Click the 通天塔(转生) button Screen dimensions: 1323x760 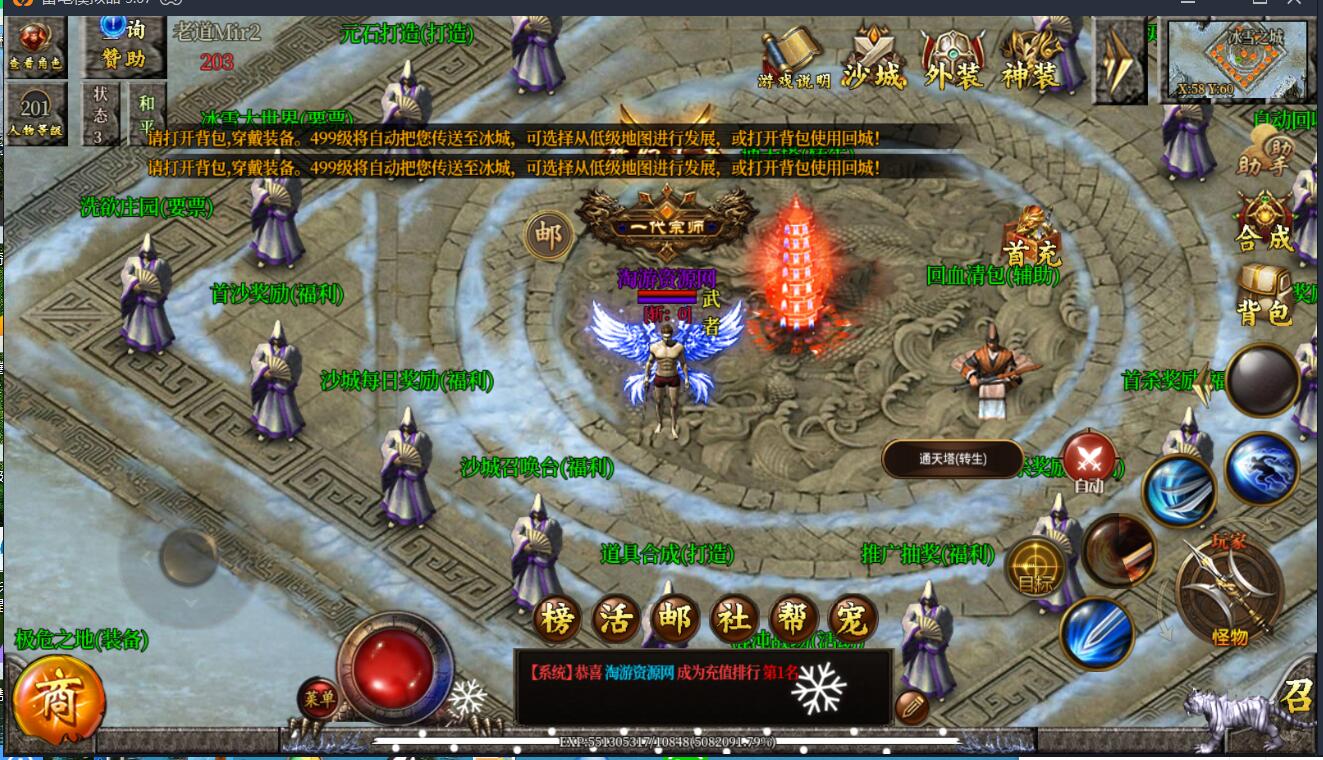click(x=952, y=459)
